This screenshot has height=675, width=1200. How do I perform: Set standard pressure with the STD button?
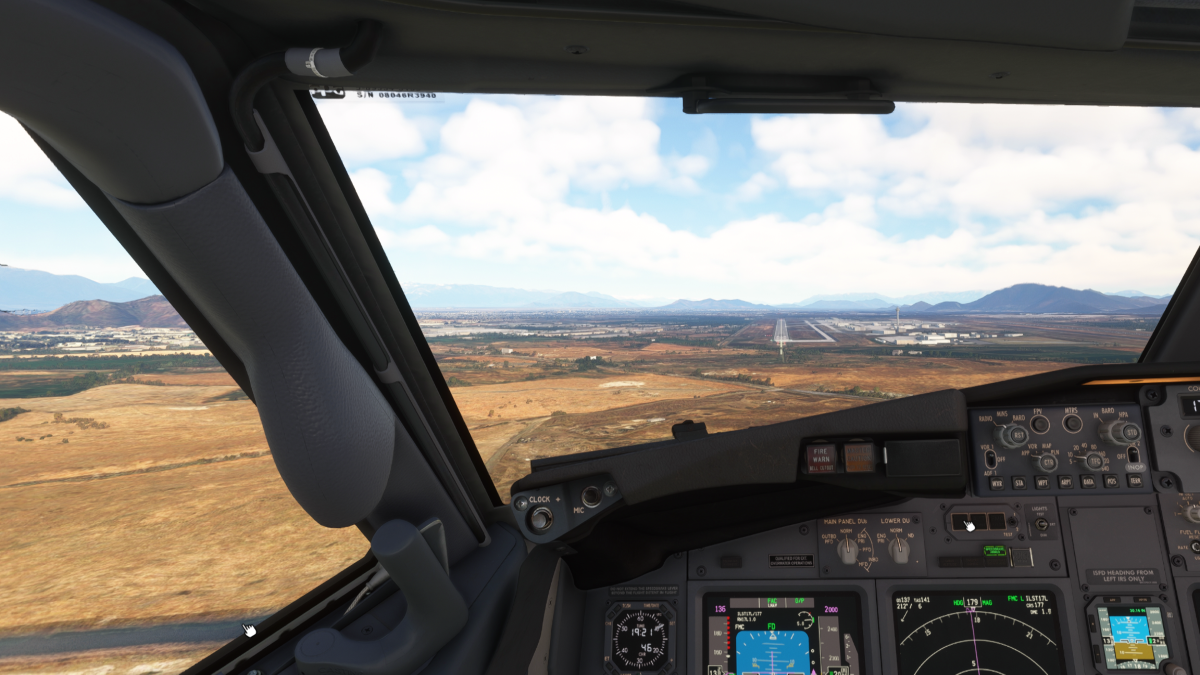click(1130, 432)
